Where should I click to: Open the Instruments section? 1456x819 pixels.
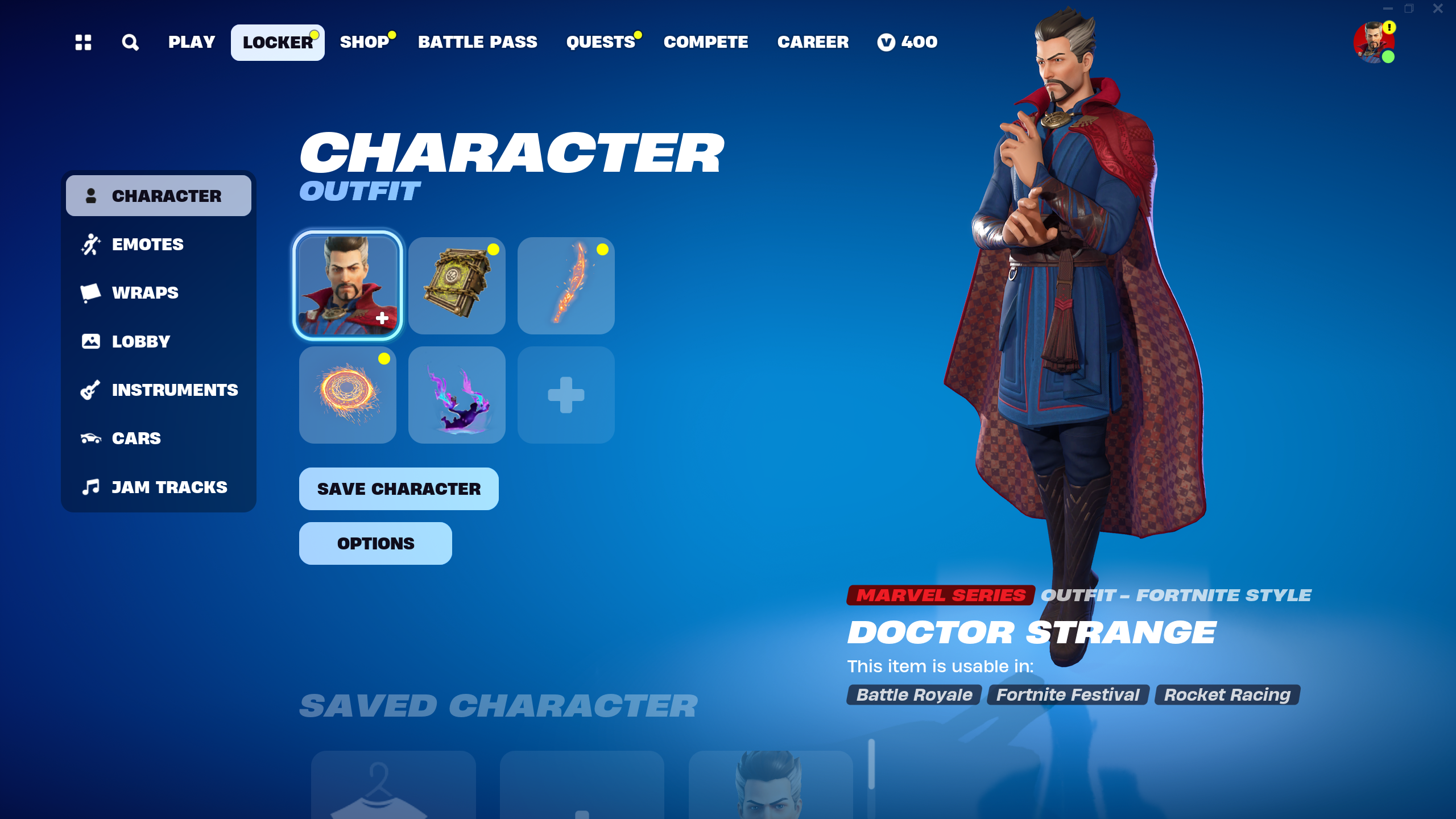pos(175,390)
